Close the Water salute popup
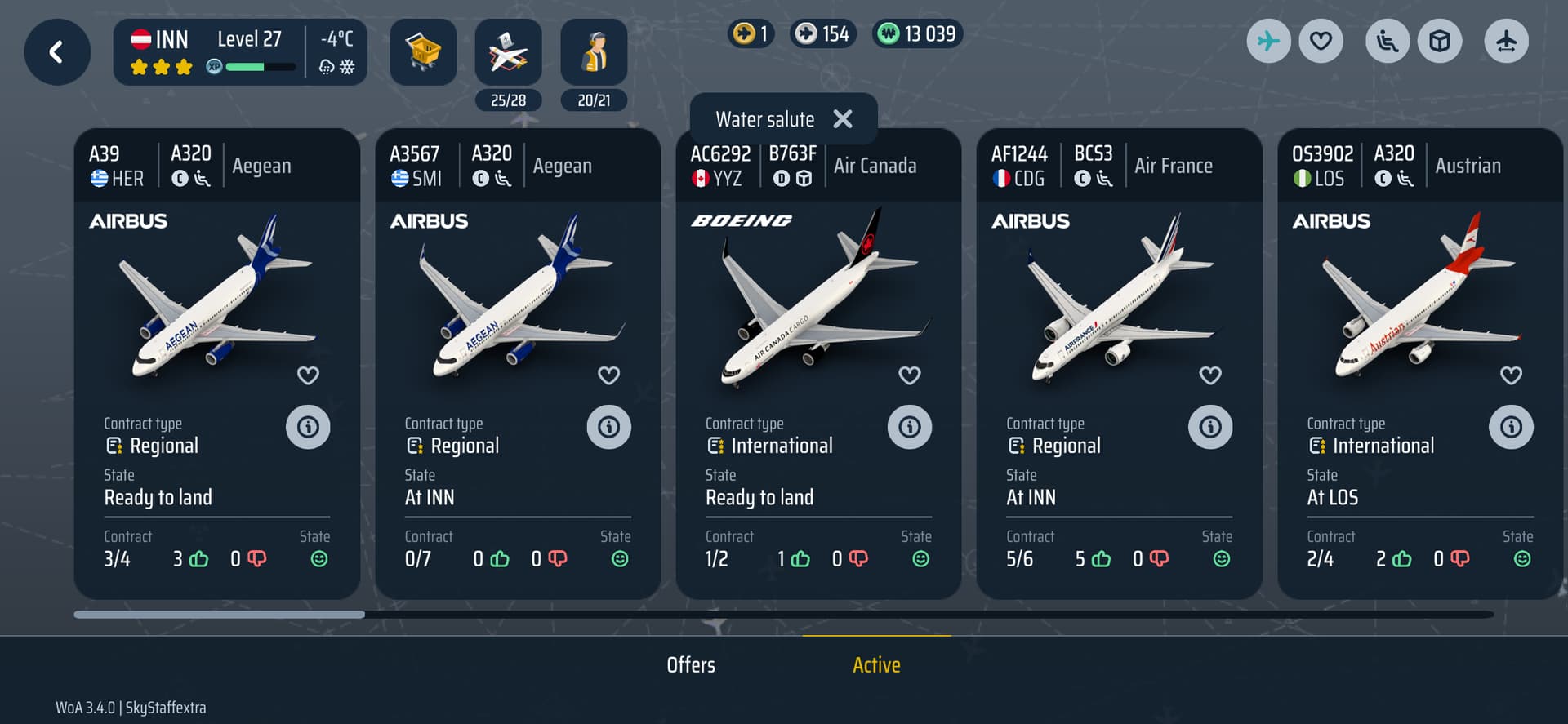 click(x=843, y=119)
